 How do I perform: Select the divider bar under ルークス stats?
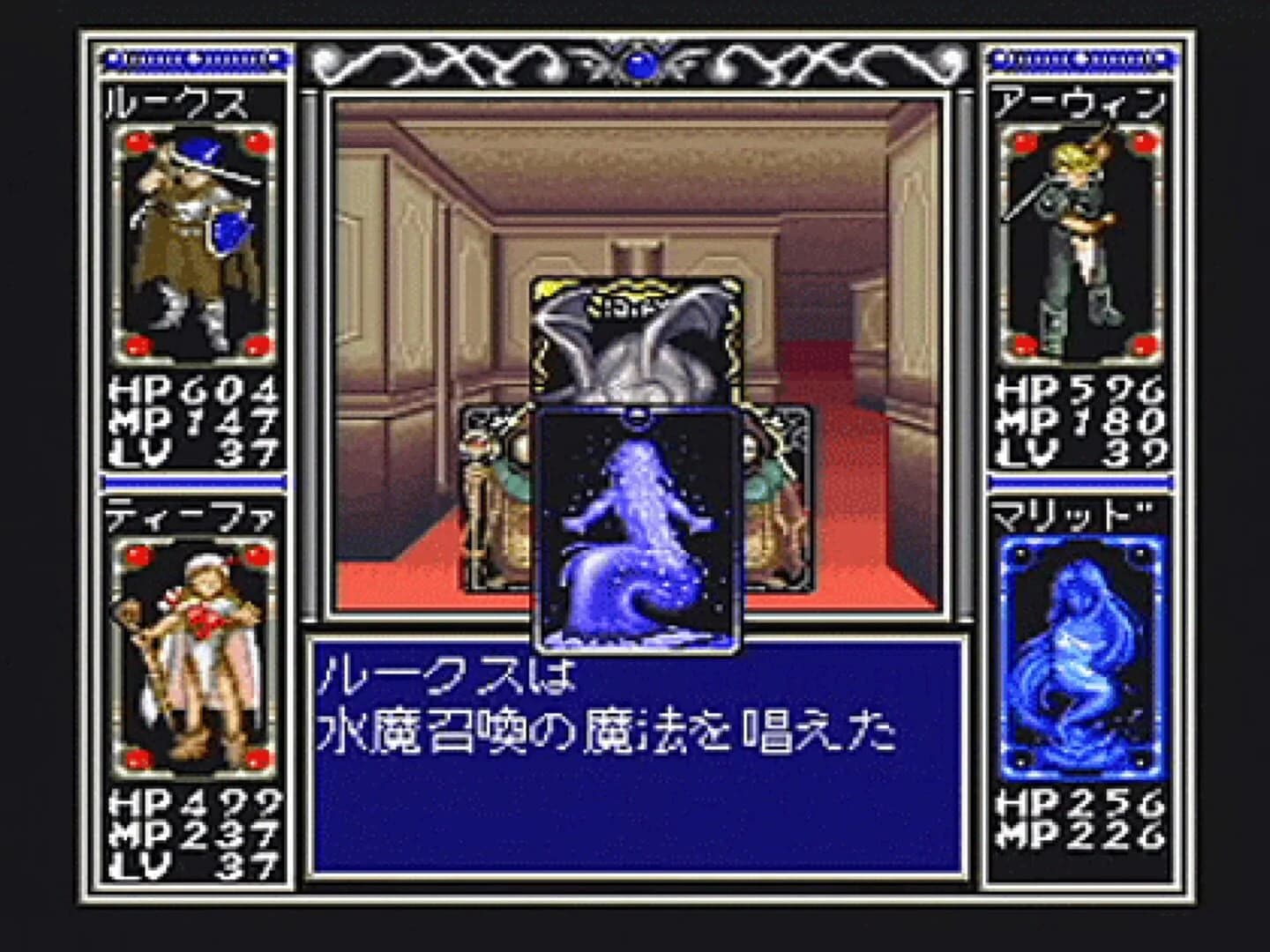[196, 480]
